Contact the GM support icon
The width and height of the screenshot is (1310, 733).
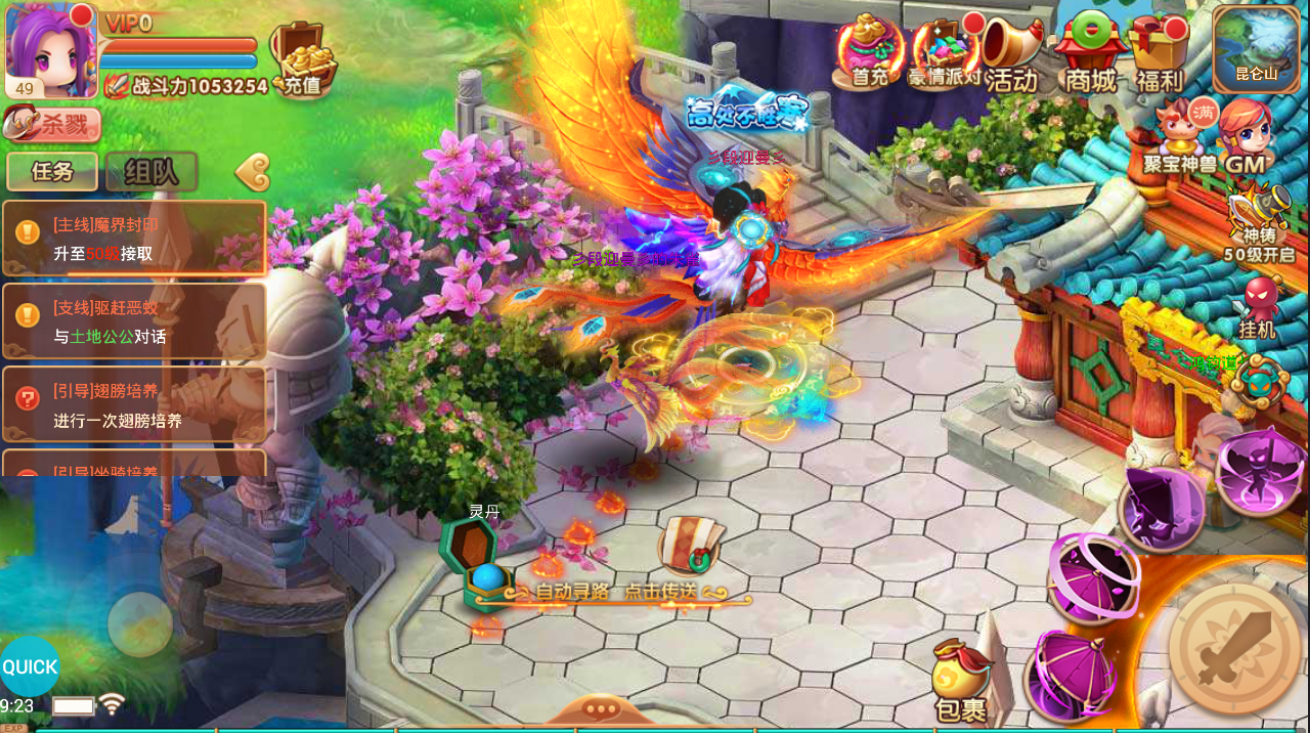tap(1245, 136)
